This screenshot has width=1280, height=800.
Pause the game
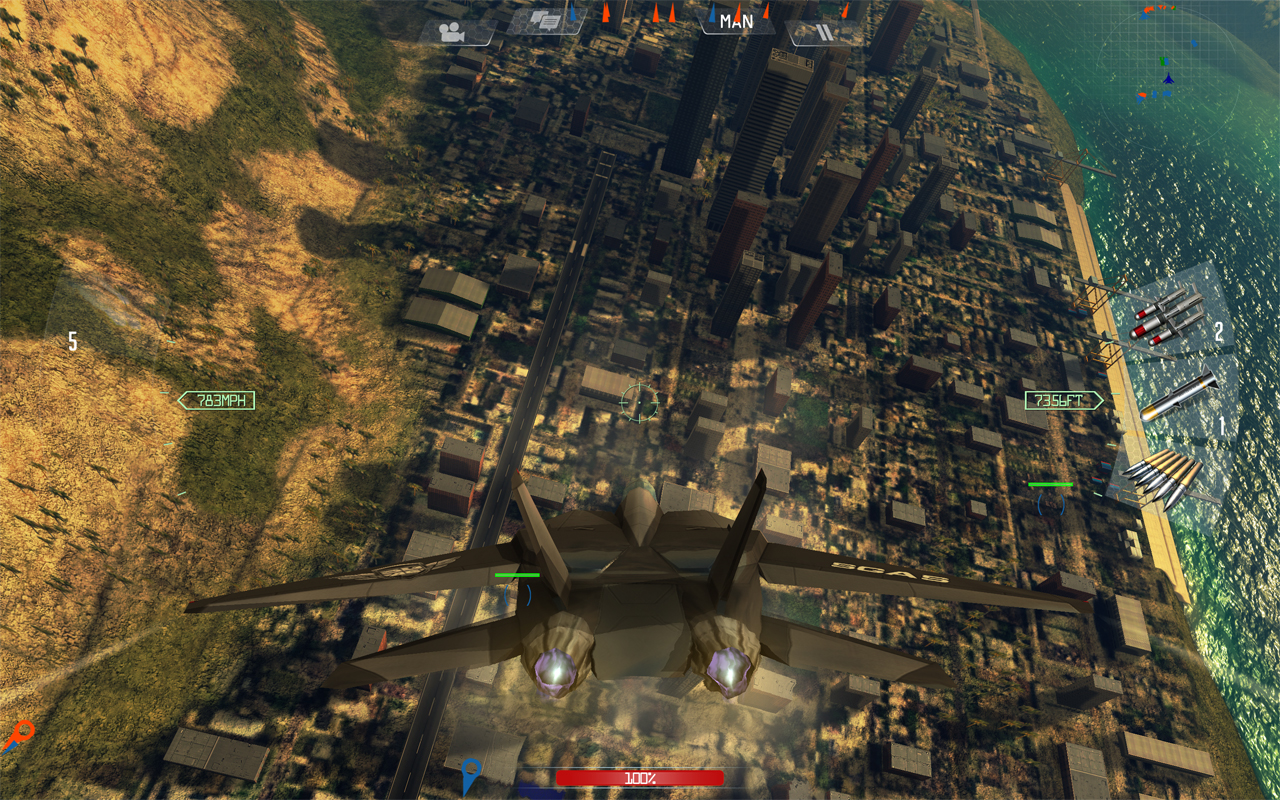823,32
